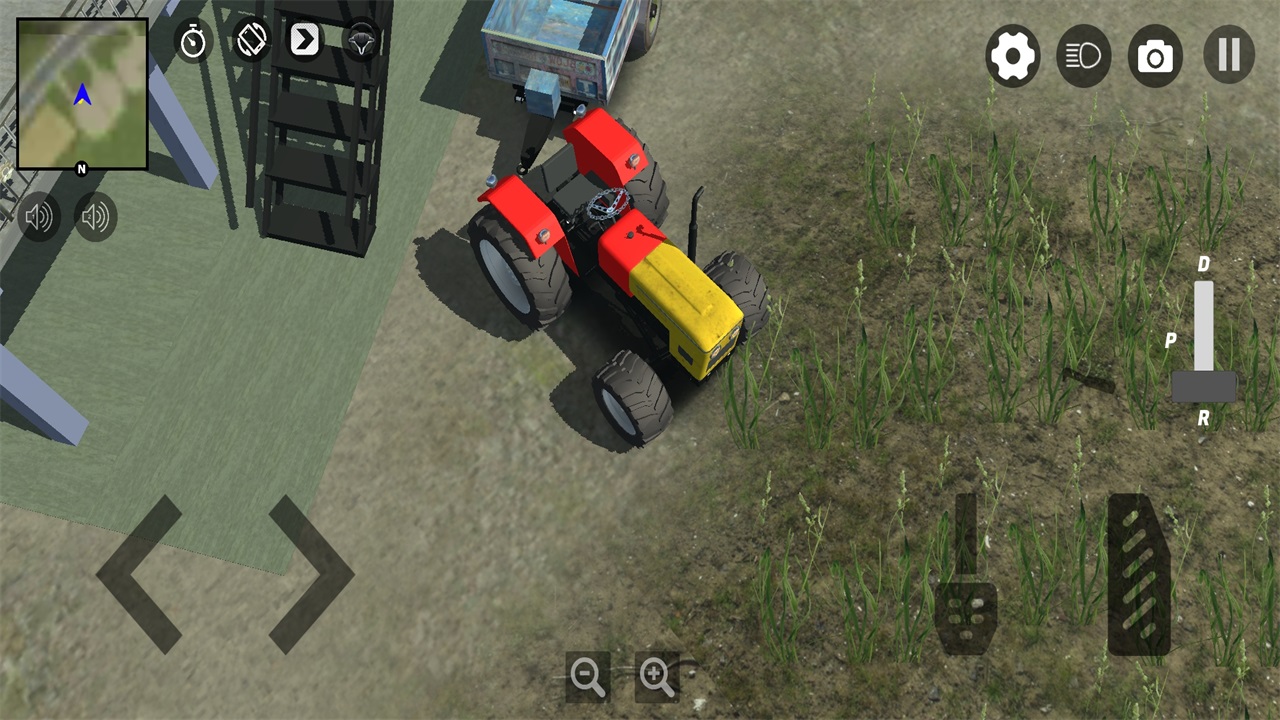Sound horn number 1
This screenshot has height=720, width=1280.
pos(40,216)
